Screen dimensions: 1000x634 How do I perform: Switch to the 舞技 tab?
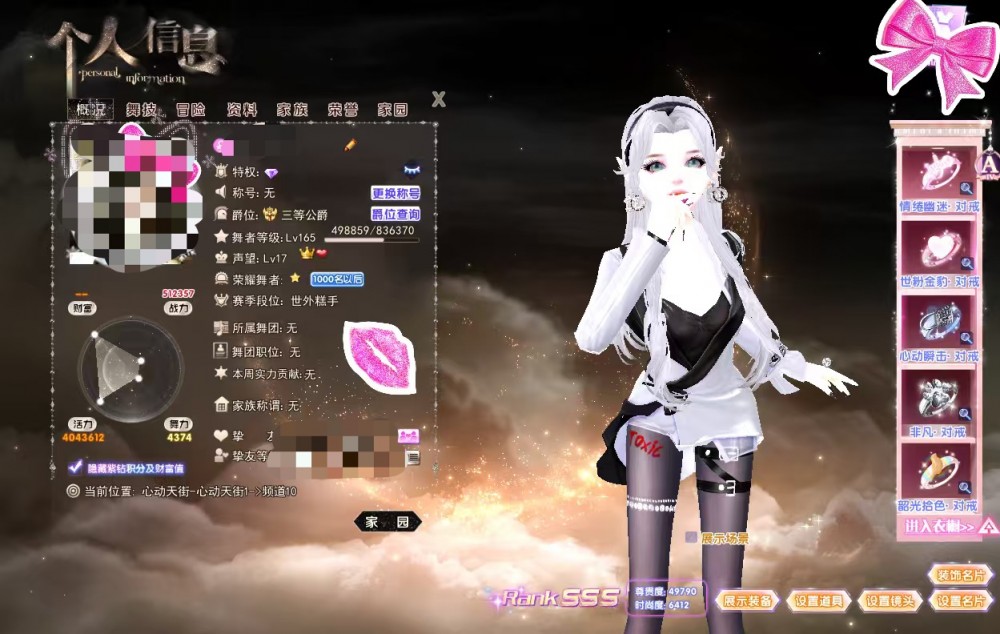pyautogui.click(x=141, y=110)
